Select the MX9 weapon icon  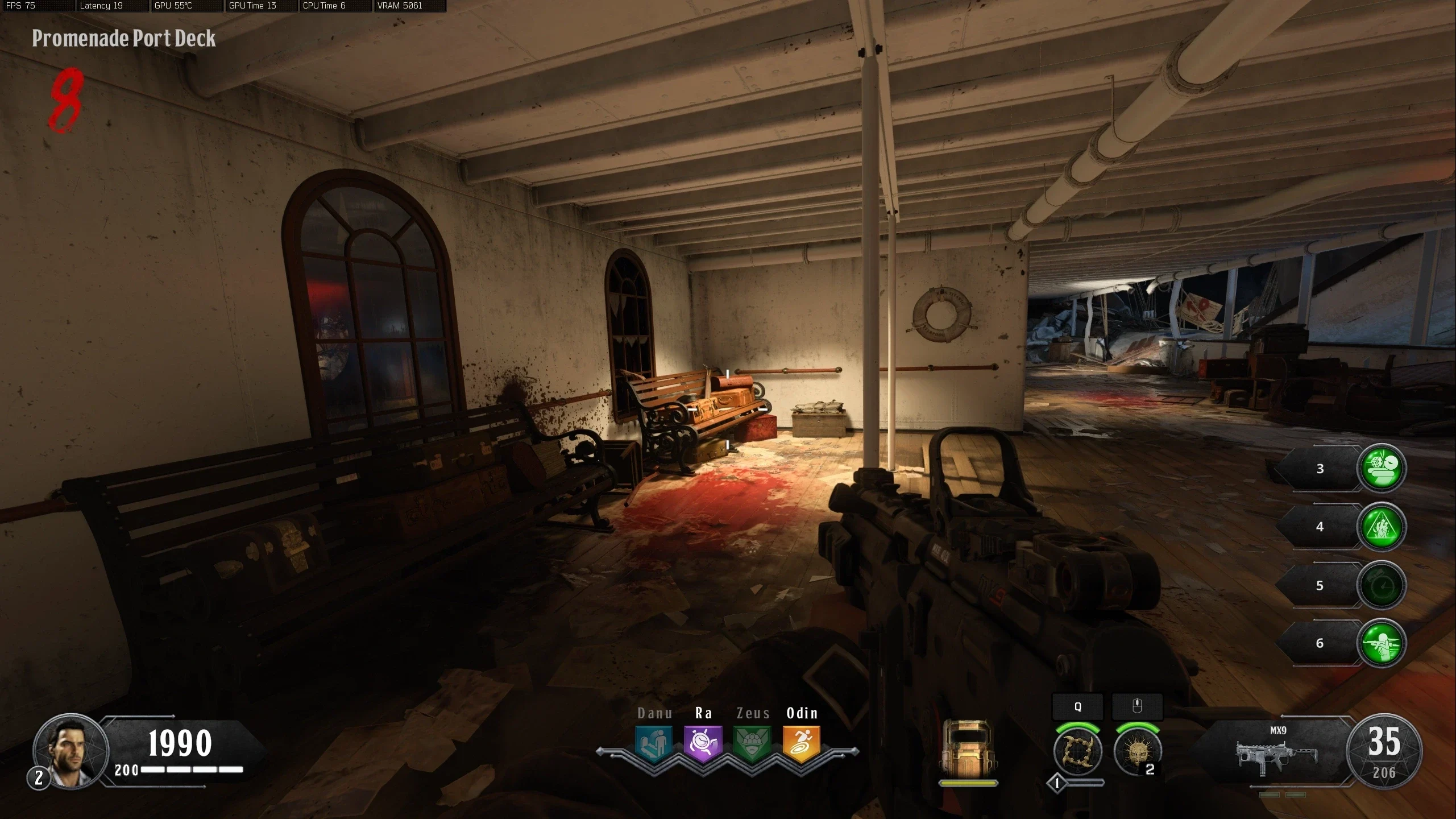(1277, 756)
